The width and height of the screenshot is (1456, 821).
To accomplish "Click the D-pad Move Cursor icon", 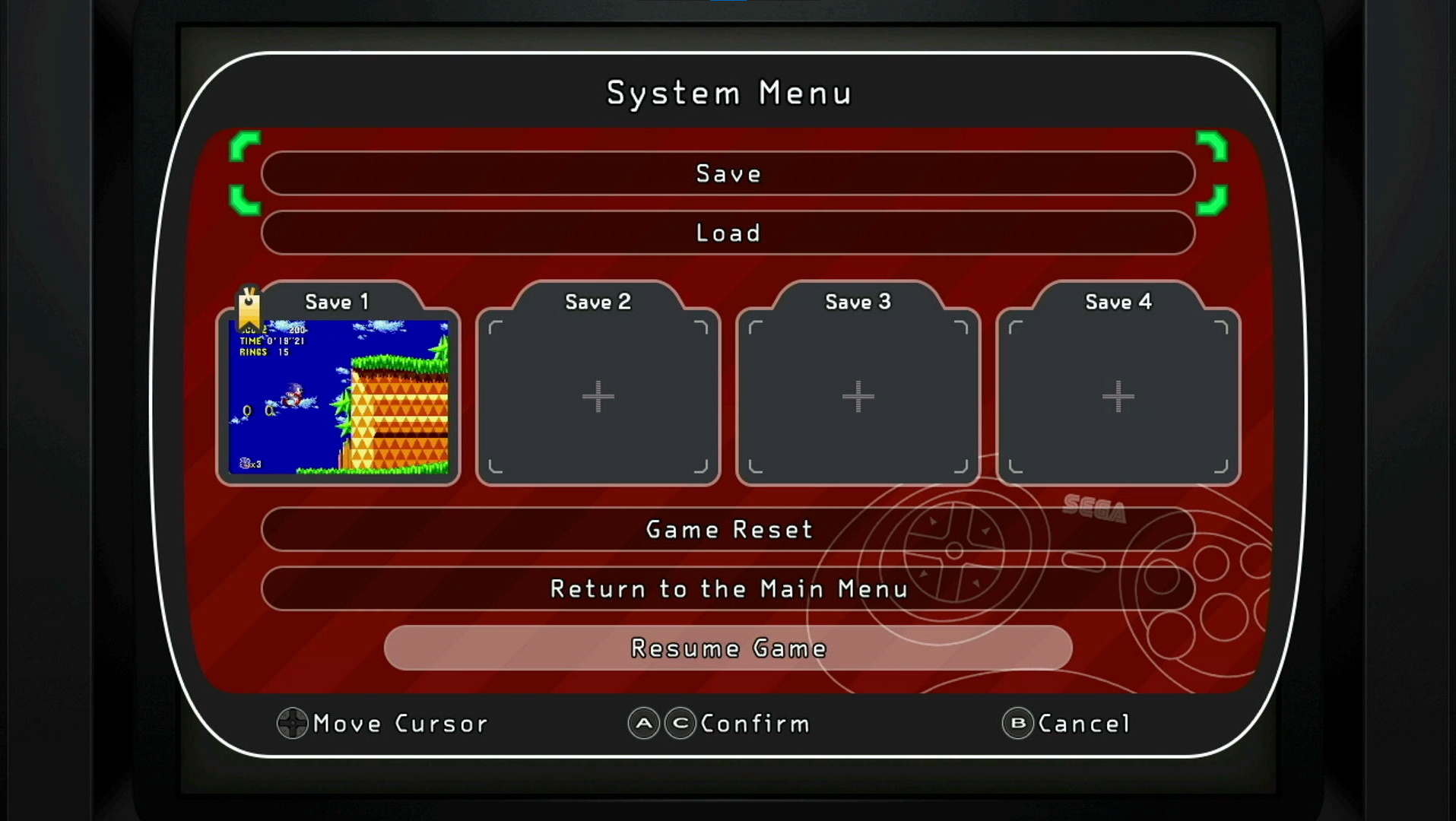I will pyautogui.click(x=291, y=724).
